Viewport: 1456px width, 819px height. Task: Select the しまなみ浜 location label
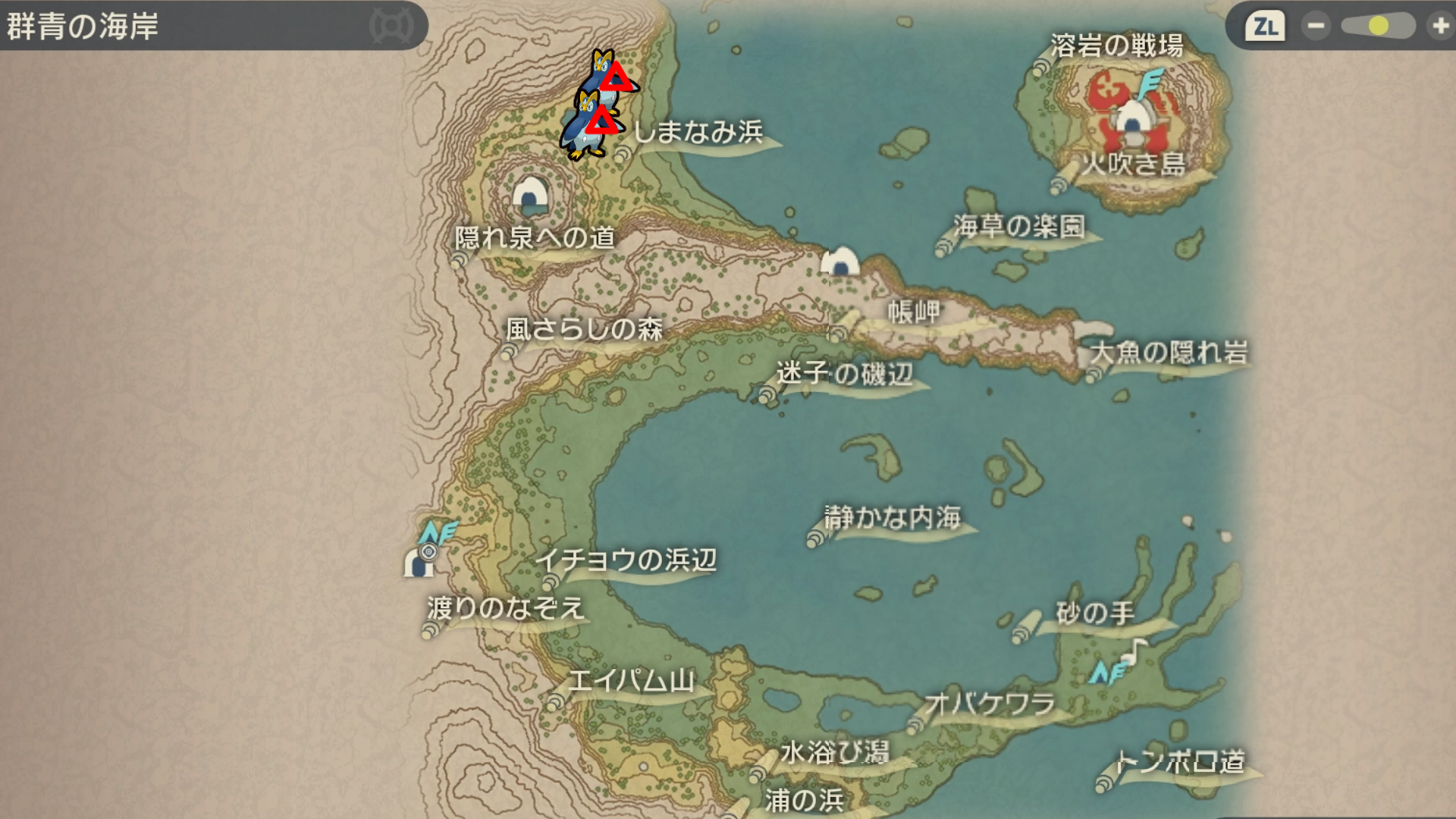(x=698, y=133)
